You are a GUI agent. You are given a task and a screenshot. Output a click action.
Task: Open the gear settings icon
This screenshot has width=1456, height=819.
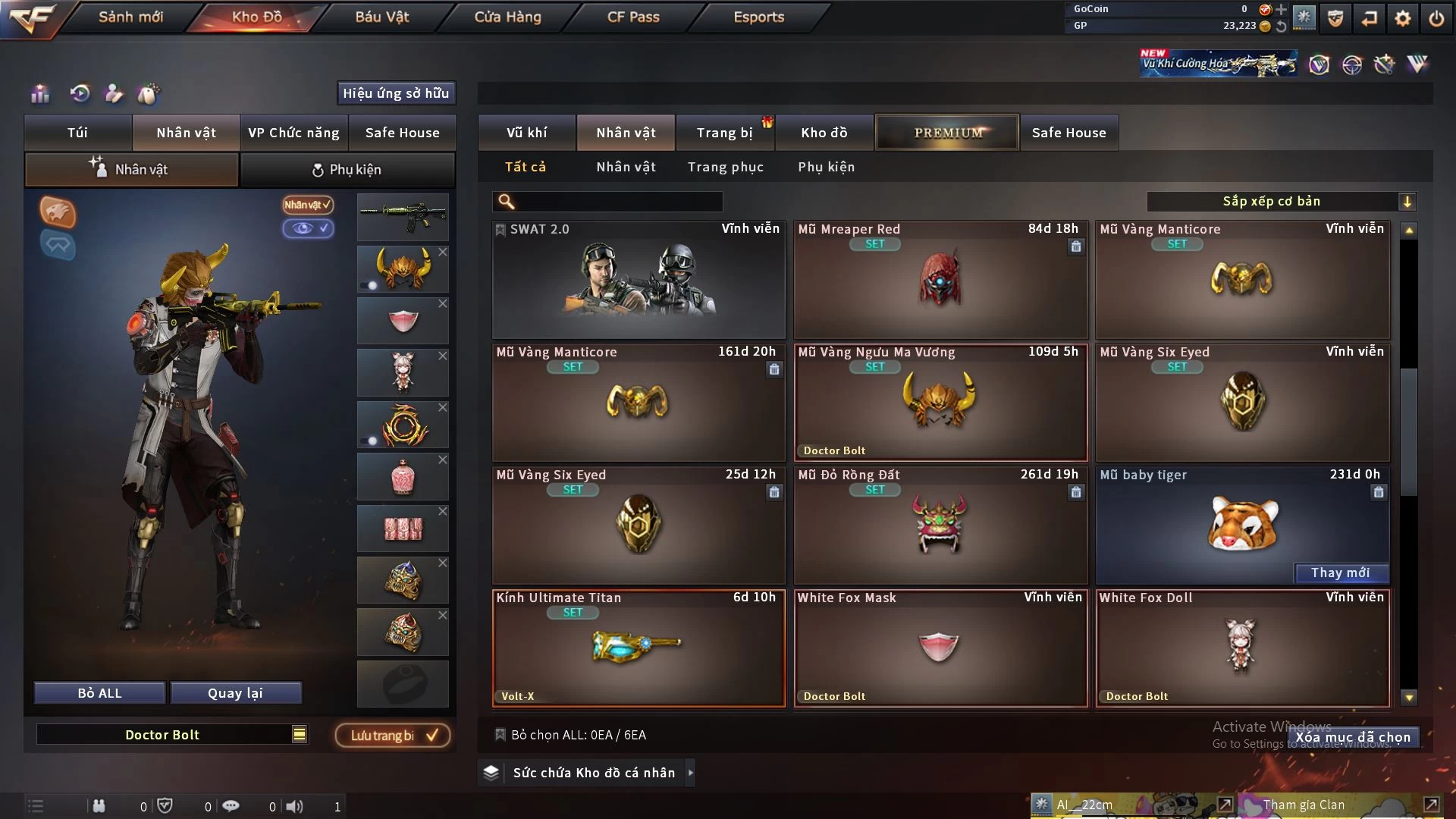[1403, 18]
